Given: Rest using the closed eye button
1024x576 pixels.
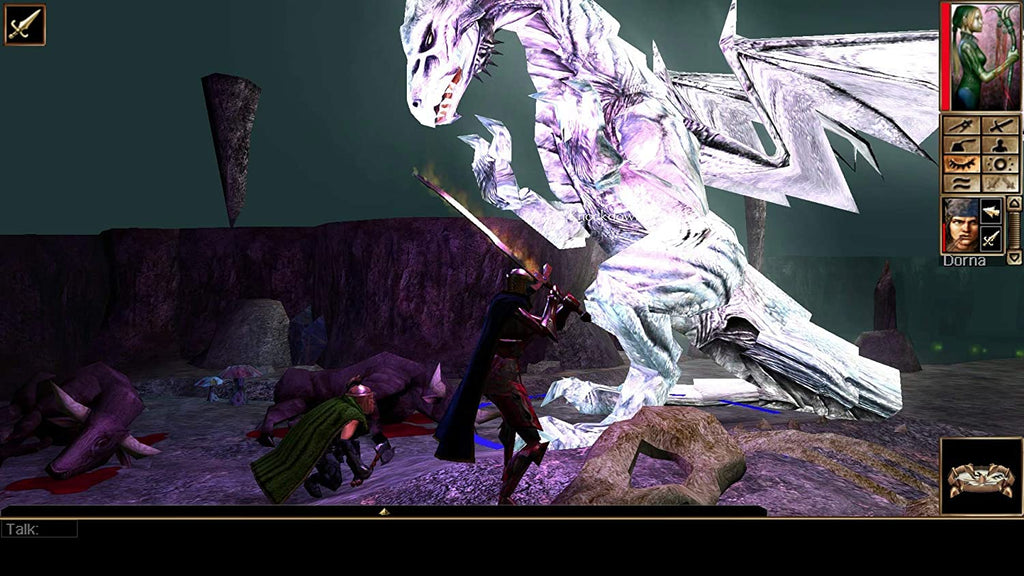Looking at the screenshot, I should [961, 164].
